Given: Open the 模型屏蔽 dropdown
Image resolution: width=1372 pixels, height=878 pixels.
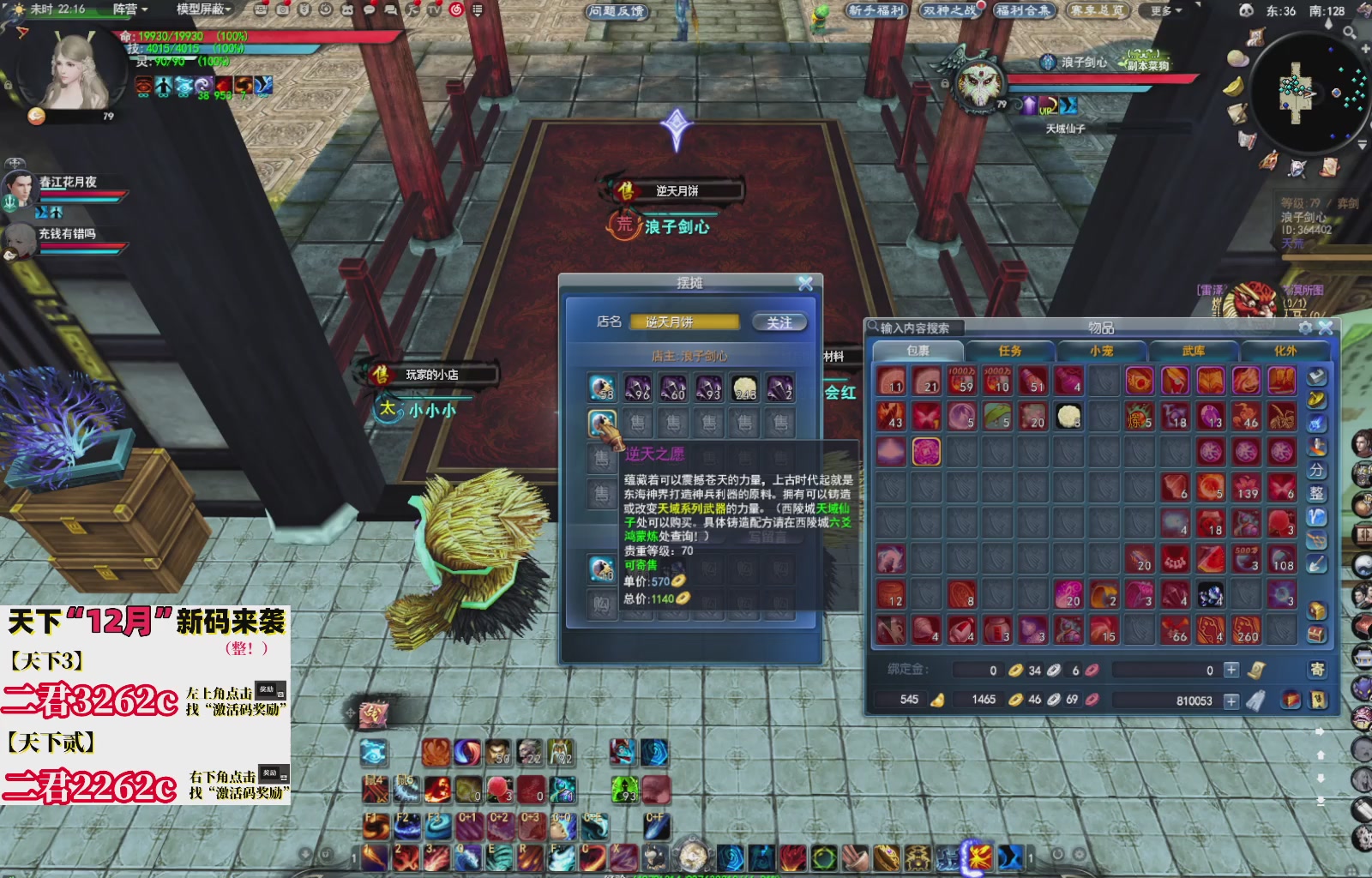Looking at the screenshot, I should pos(204,9).
